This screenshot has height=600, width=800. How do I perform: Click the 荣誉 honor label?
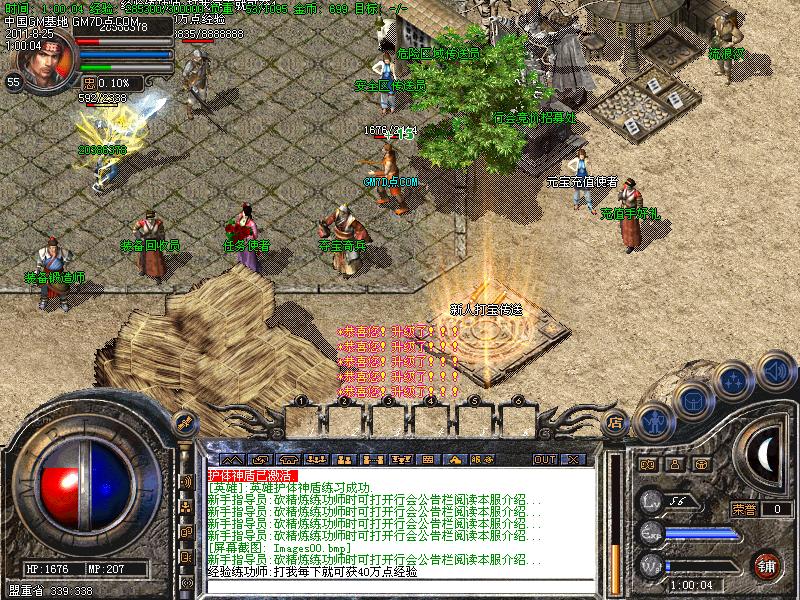[x=744, y=509]
